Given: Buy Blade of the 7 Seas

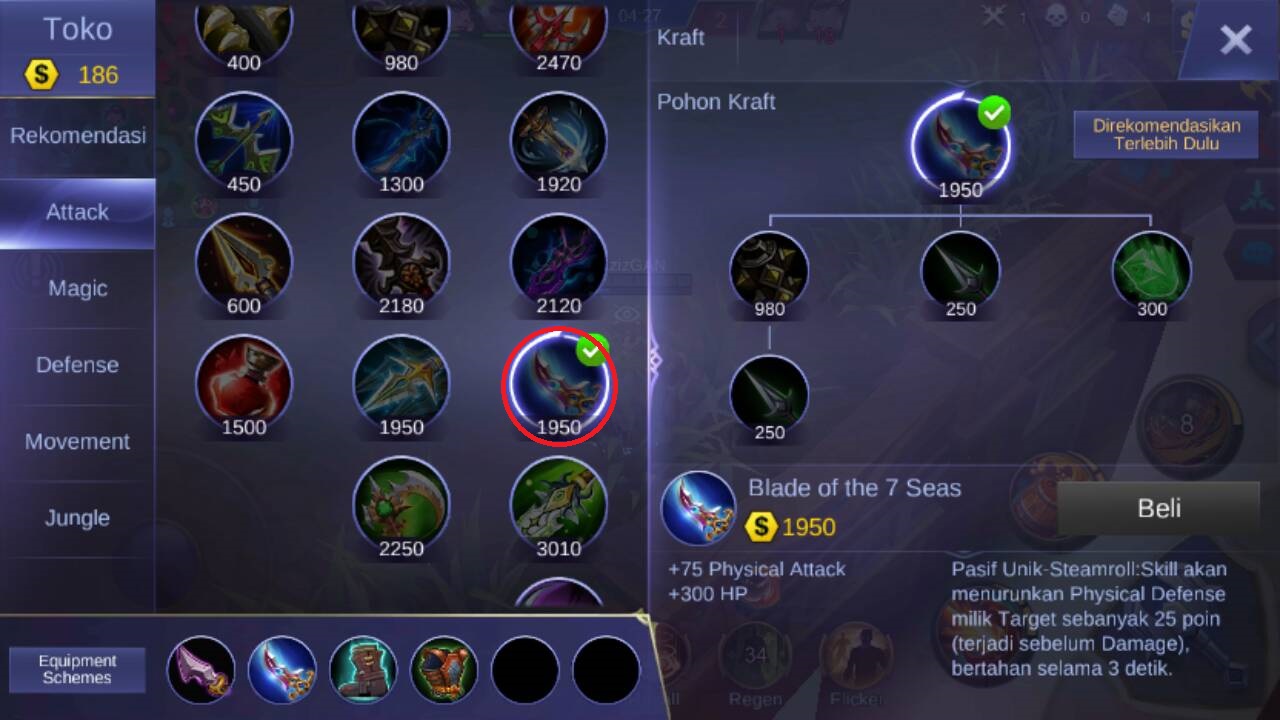Looking at the screenshot, I should pos(1158,508).
